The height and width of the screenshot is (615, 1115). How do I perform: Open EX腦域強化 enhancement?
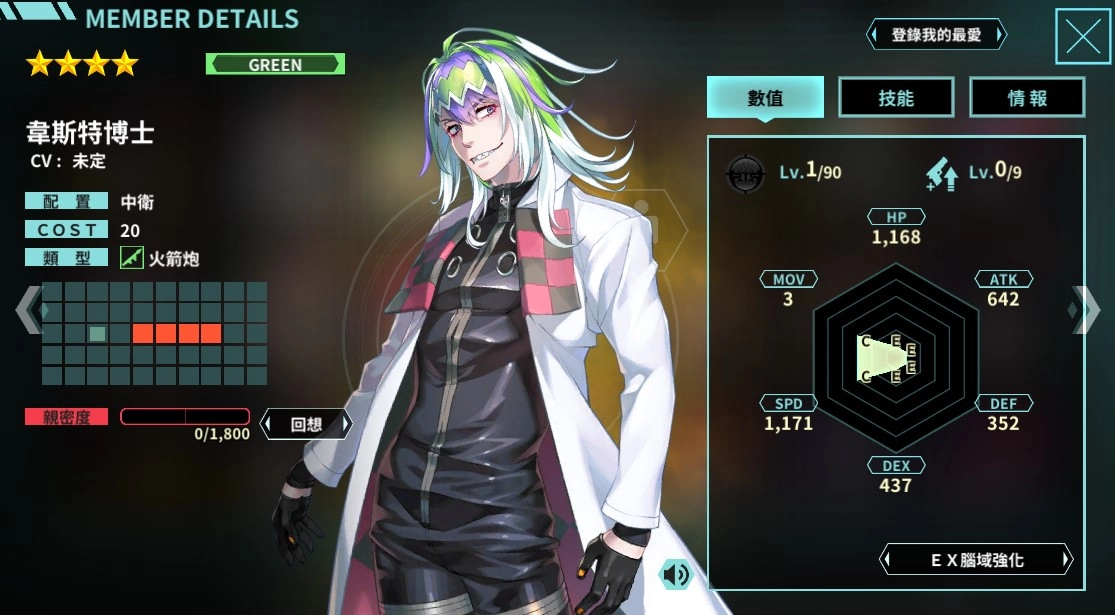pyautogui.click(x=976, y=559)
